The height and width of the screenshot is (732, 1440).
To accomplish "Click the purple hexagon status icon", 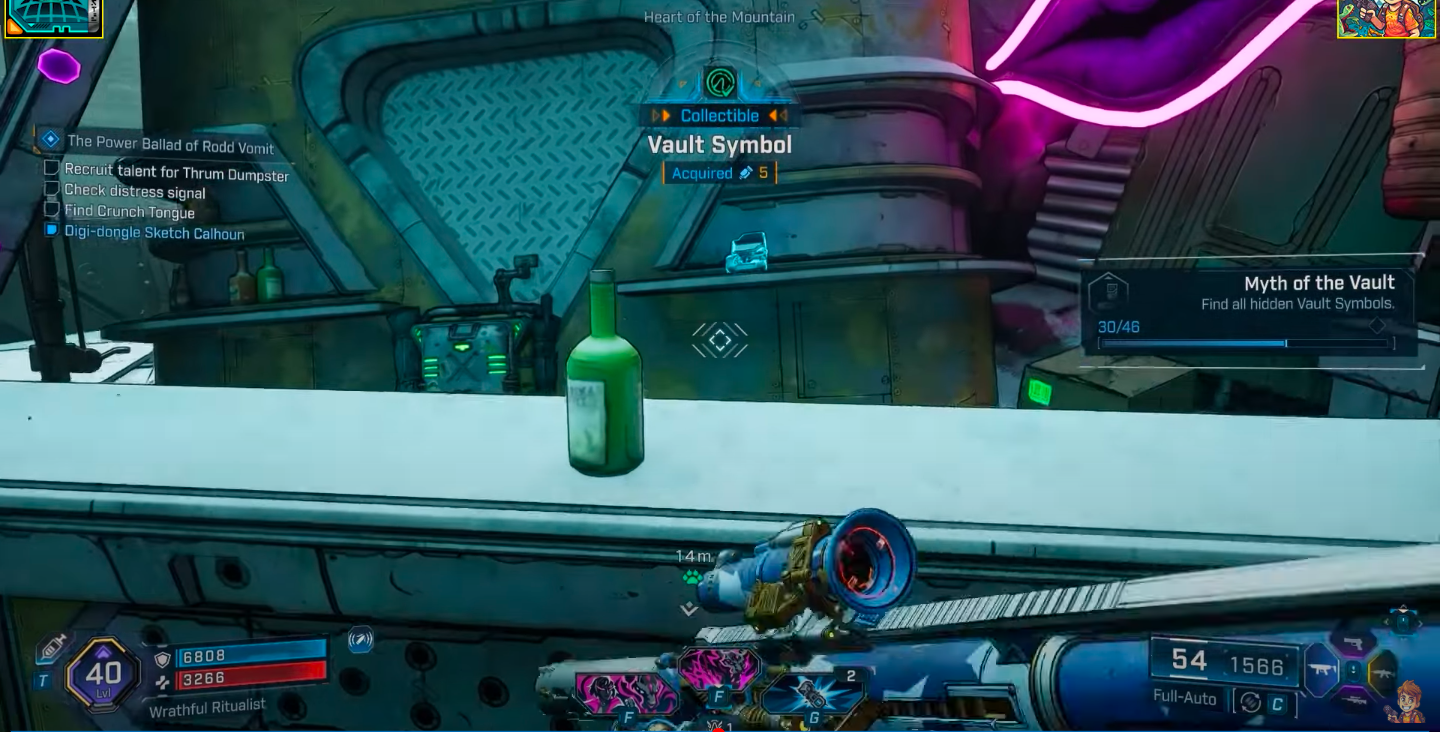I will pos(59,66).
